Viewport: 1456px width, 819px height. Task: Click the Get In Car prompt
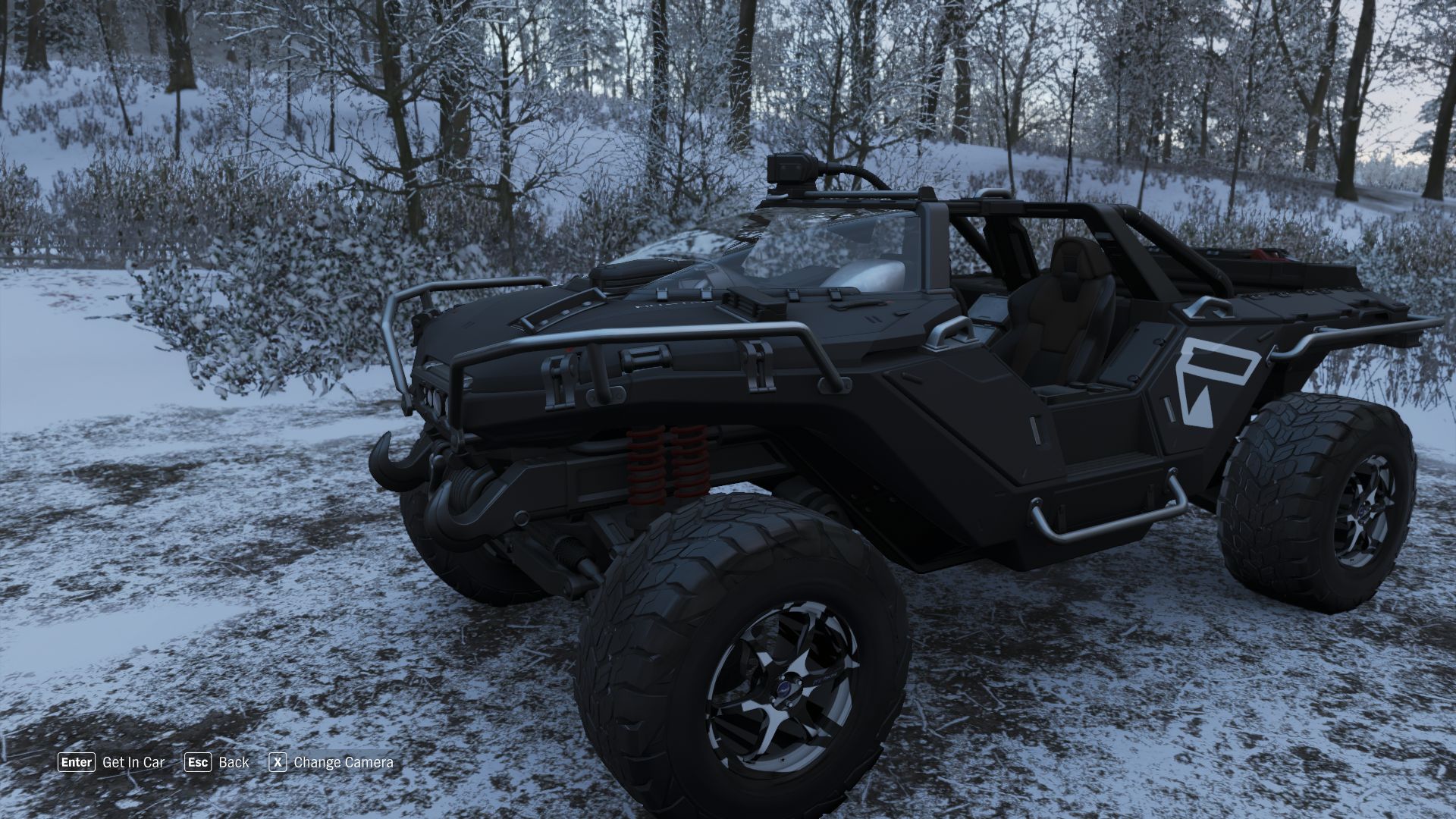click(133, 762)
